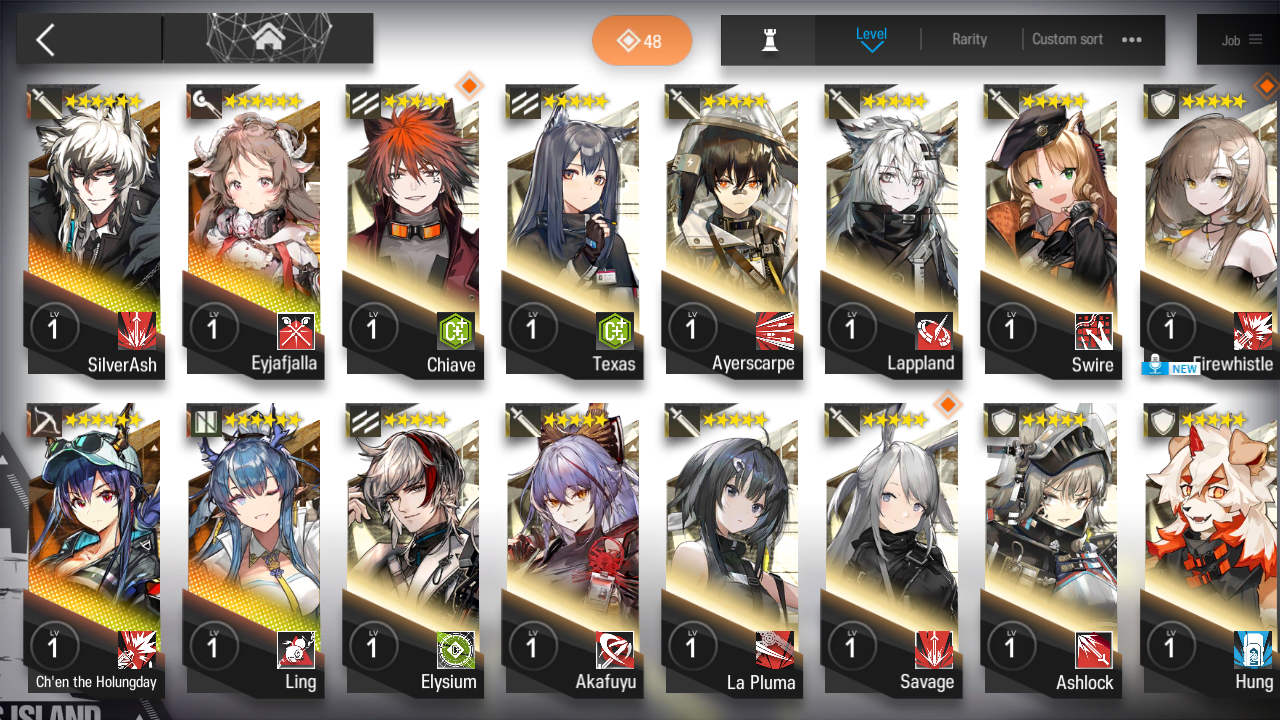This screenshot has width=1280, height=720.
Task: Choose the Ling operator card
Action: [255, 548]
